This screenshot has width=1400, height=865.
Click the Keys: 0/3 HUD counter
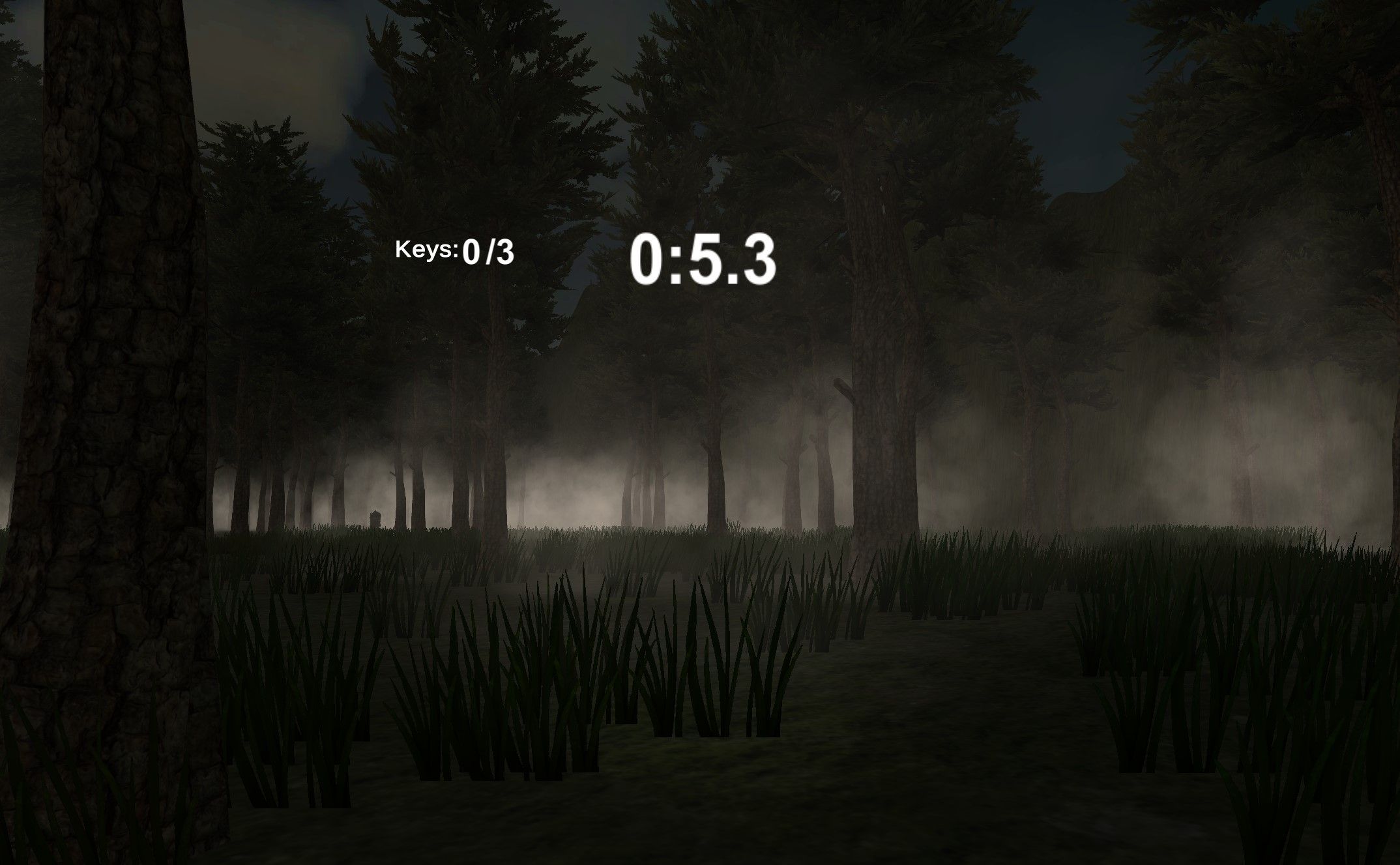(455, 251)
